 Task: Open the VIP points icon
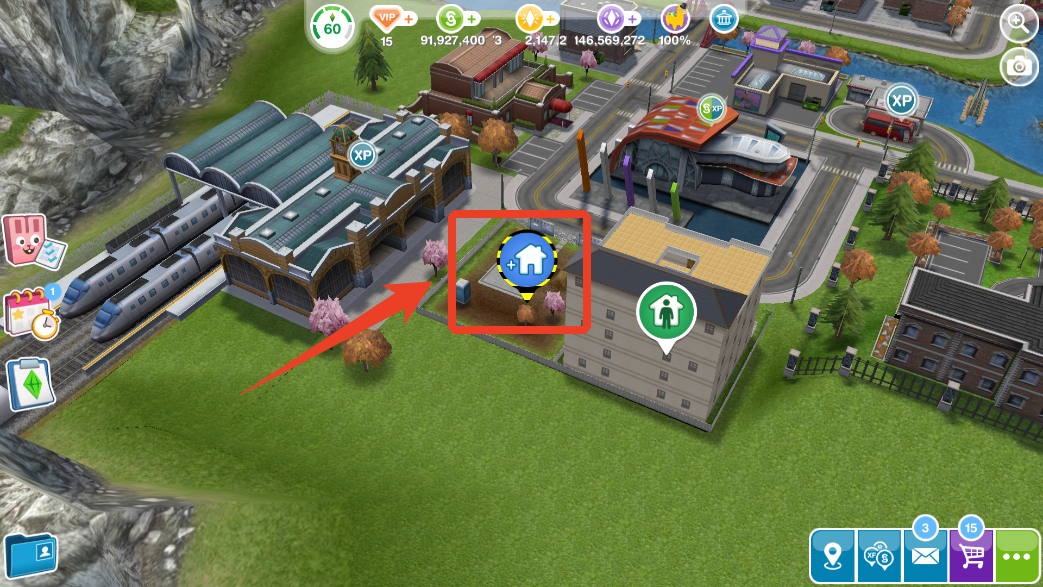pos(387,19)
